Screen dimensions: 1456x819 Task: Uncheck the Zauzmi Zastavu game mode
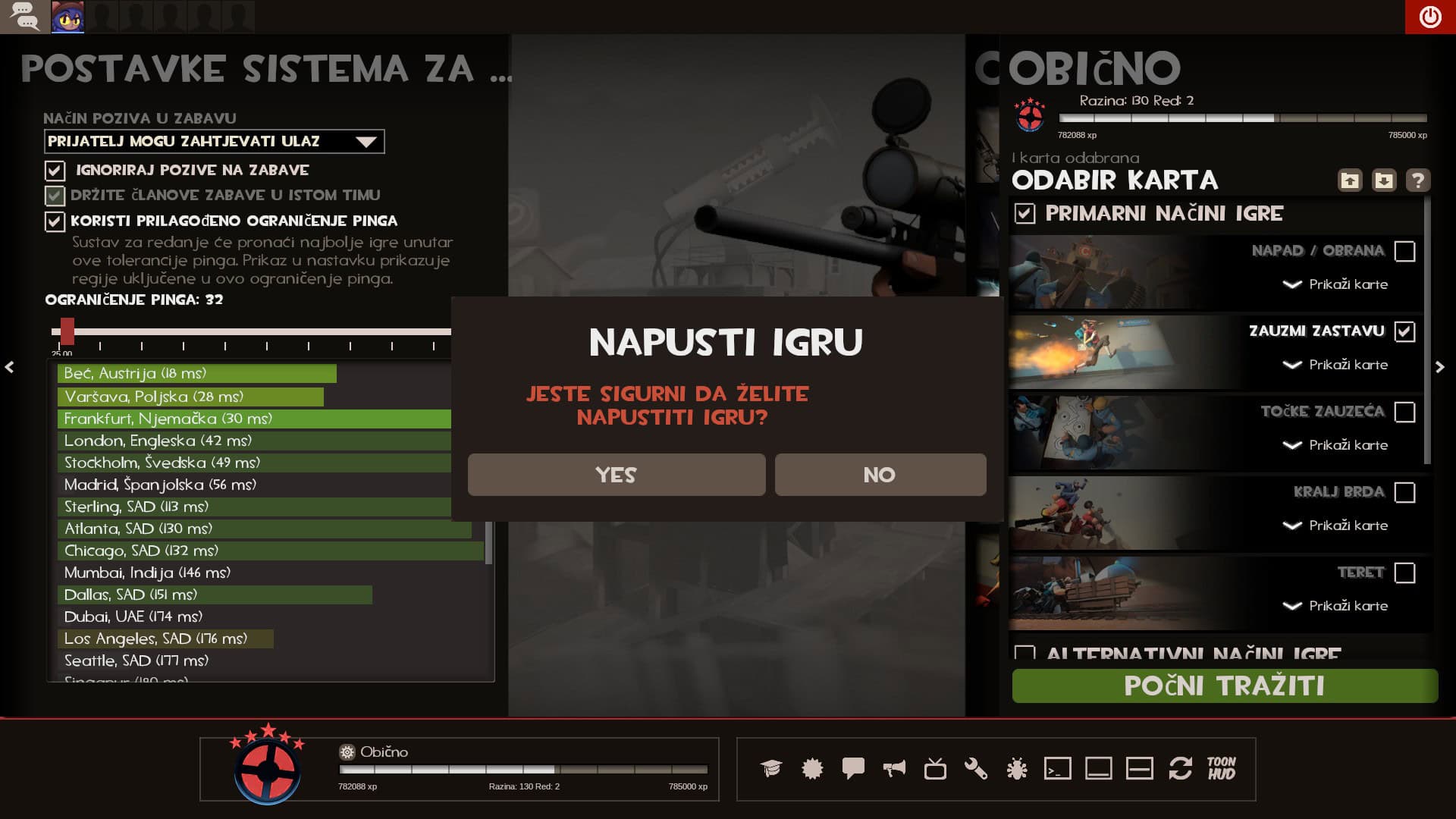pyautogui.click(x=1404, y=332)
